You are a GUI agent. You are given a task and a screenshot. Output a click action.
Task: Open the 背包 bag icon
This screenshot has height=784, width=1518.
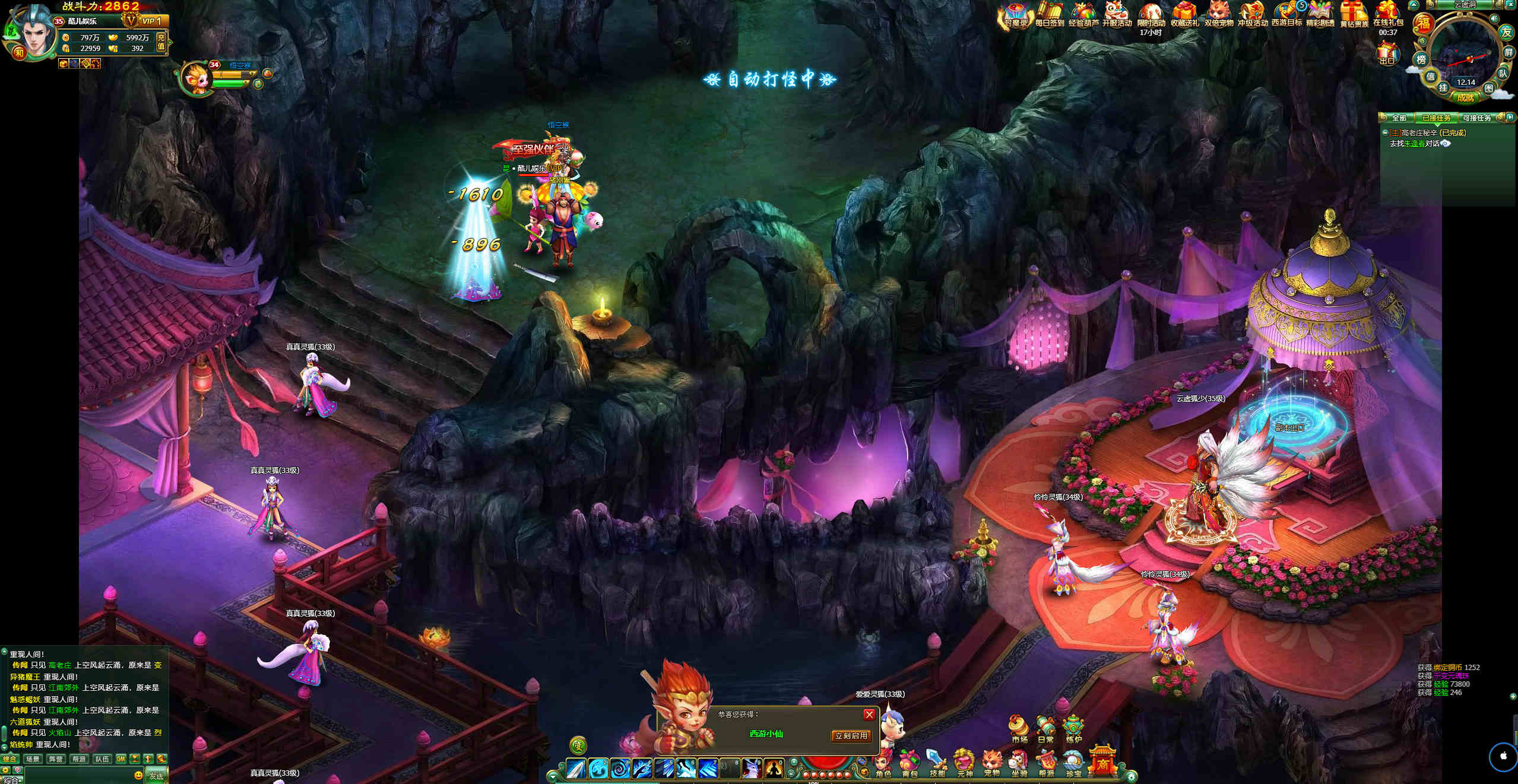pos(910,764)
